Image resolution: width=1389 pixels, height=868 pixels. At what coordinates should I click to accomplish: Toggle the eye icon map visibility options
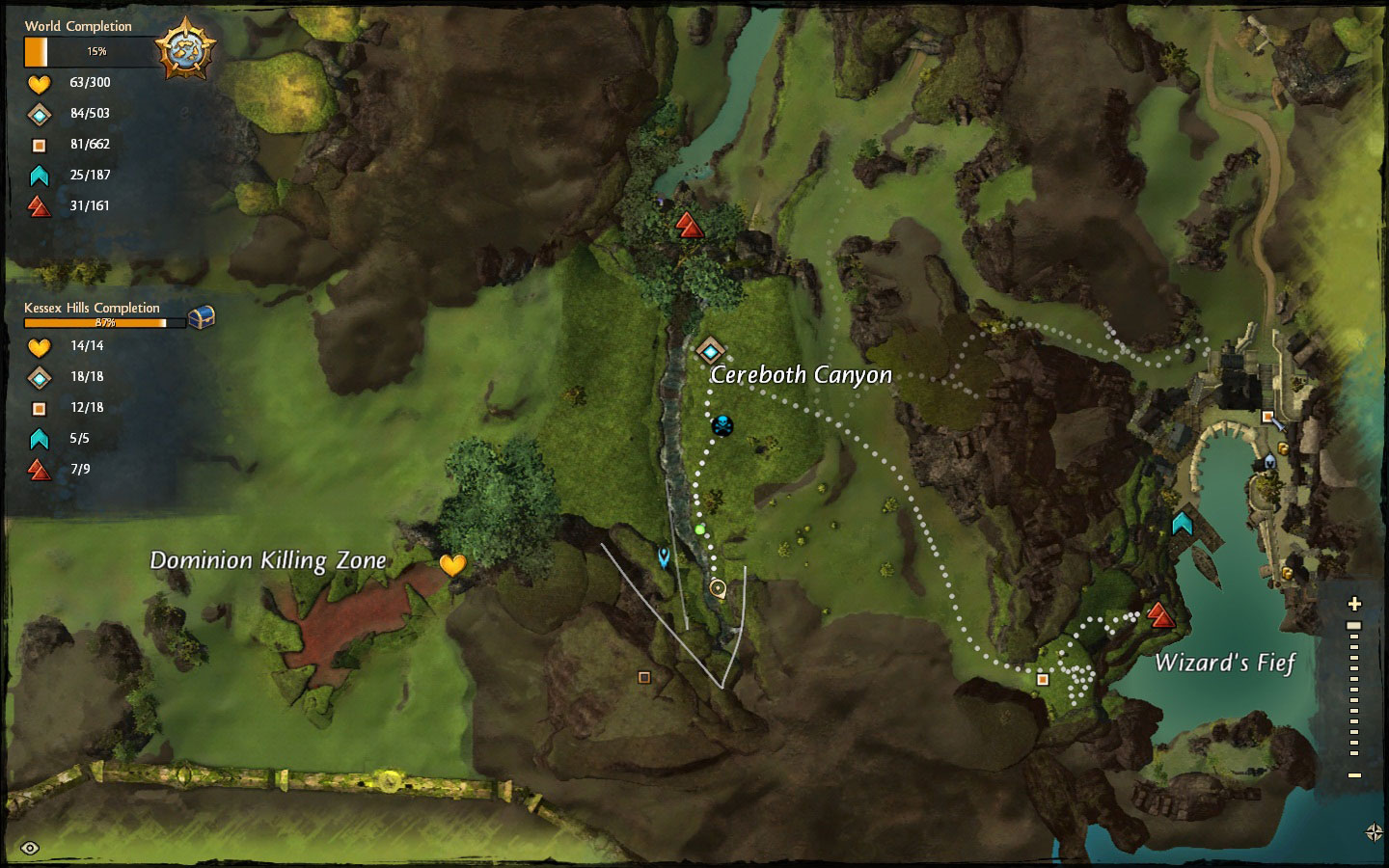pyautogui.click(x=30, y=848)
